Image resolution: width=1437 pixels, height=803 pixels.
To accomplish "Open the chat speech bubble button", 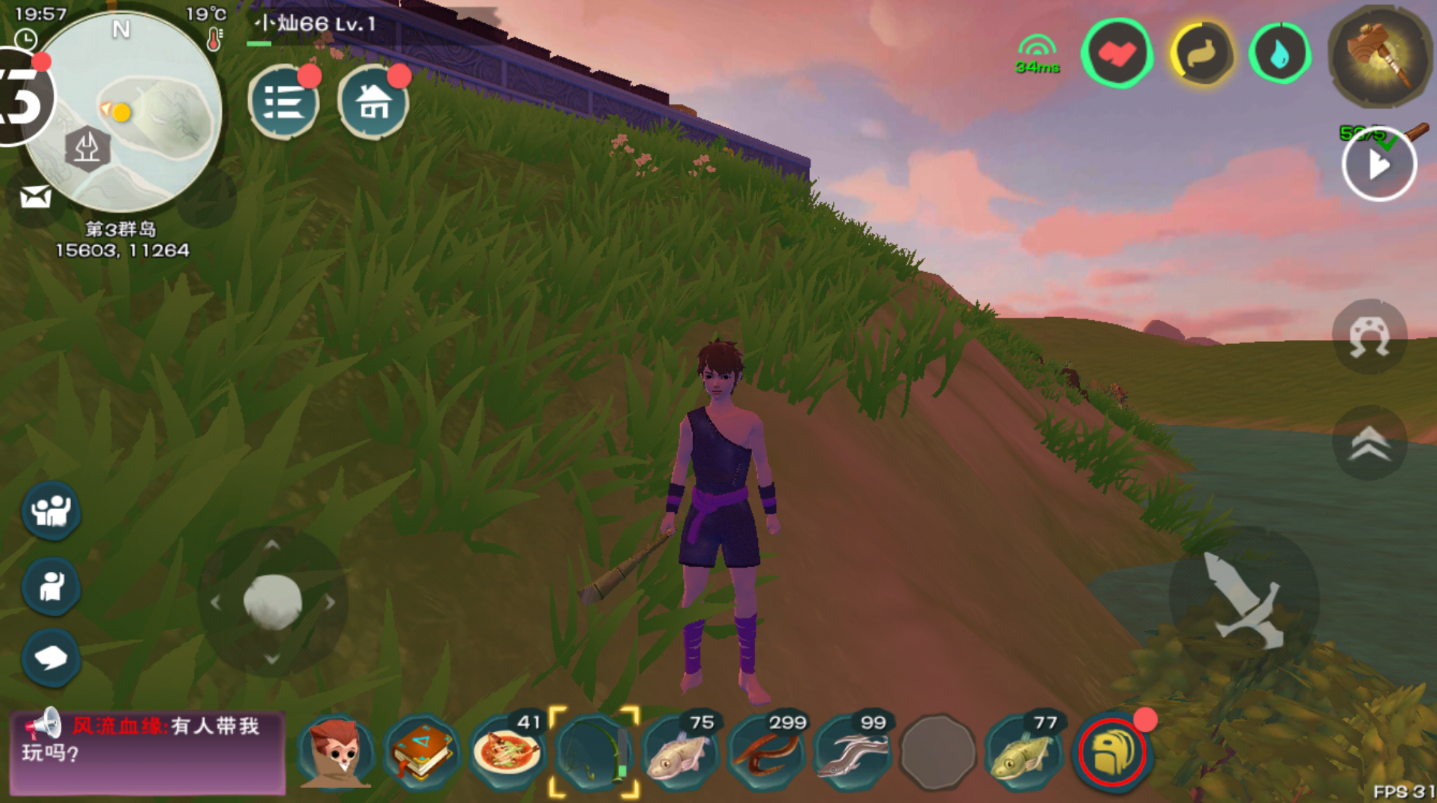I will [51, 658].
